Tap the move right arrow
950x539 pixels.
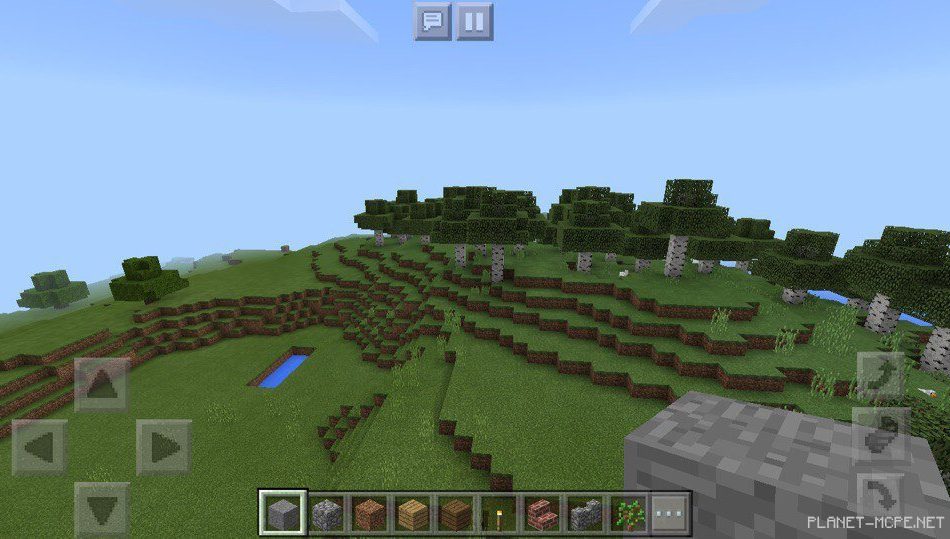pyautogui.click(x=164, y=447)
